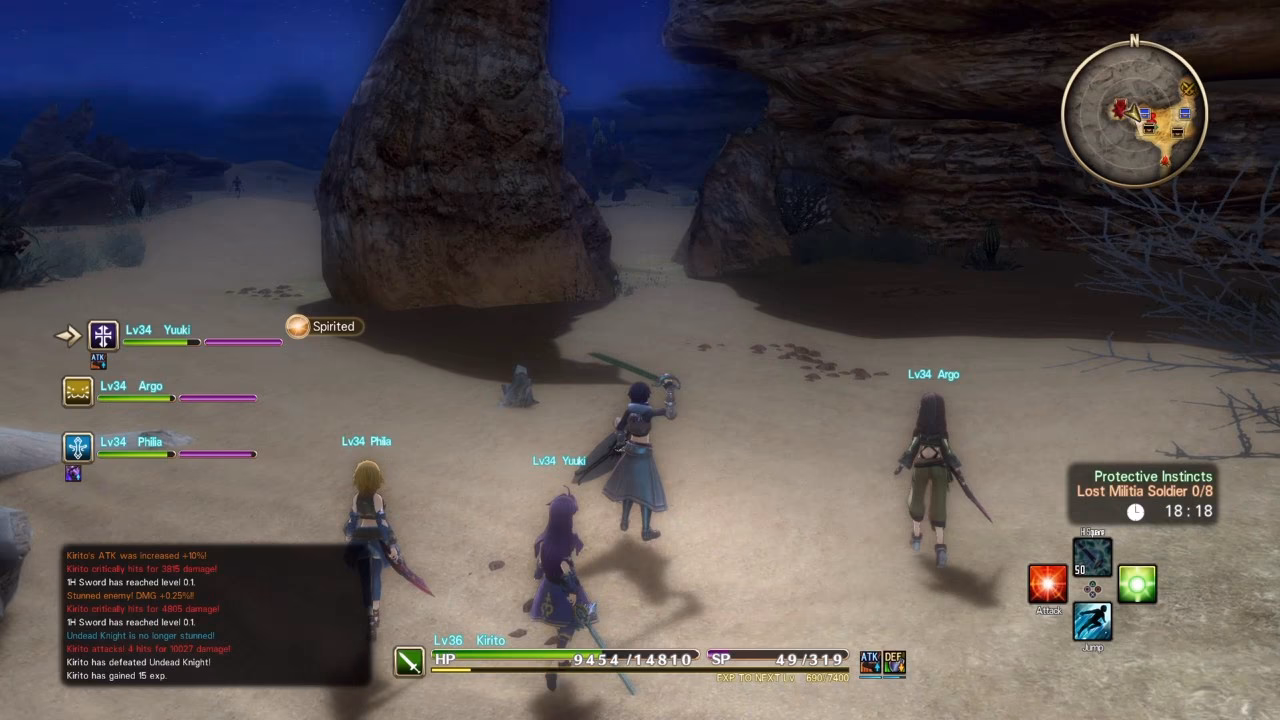
Task: Click Philia's blue cross portrait icon
Action: [x=76, y=447]
